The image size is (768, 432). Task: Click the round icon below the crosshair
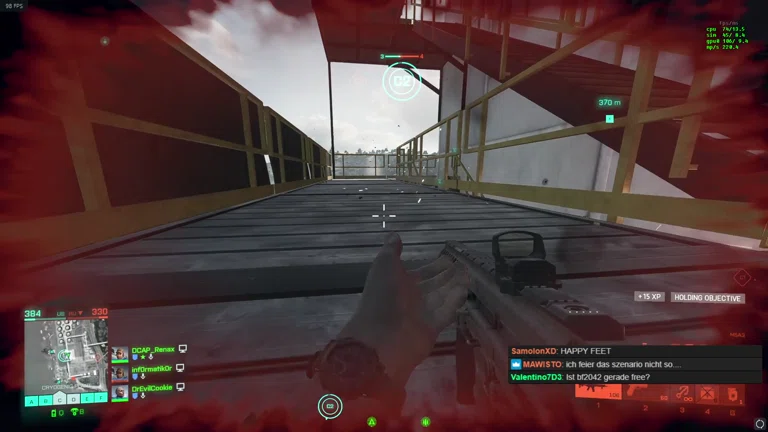pyautogui.click(x=331, y=405)
